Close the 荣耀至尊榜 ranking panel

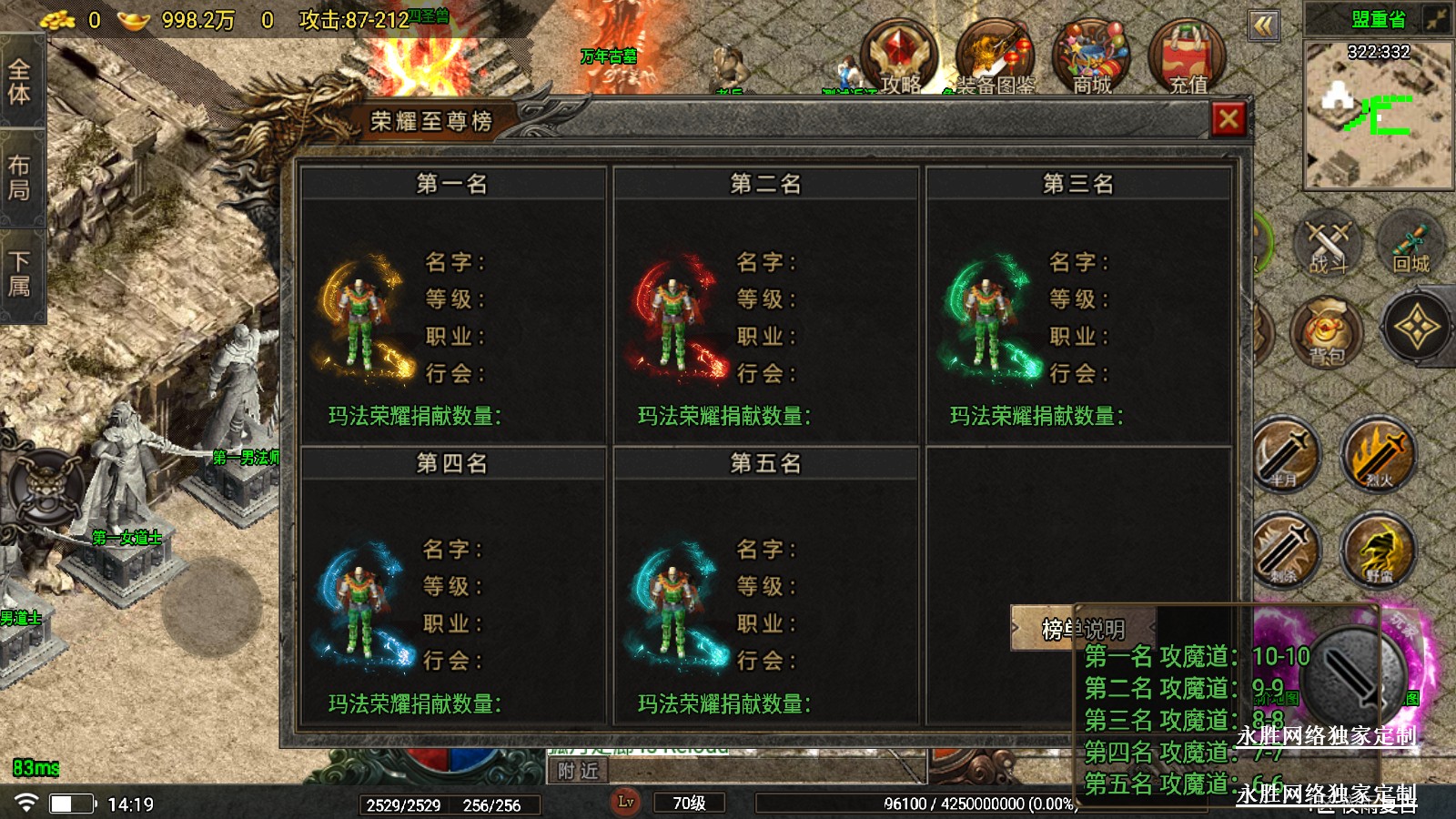tap(1228, 119)
